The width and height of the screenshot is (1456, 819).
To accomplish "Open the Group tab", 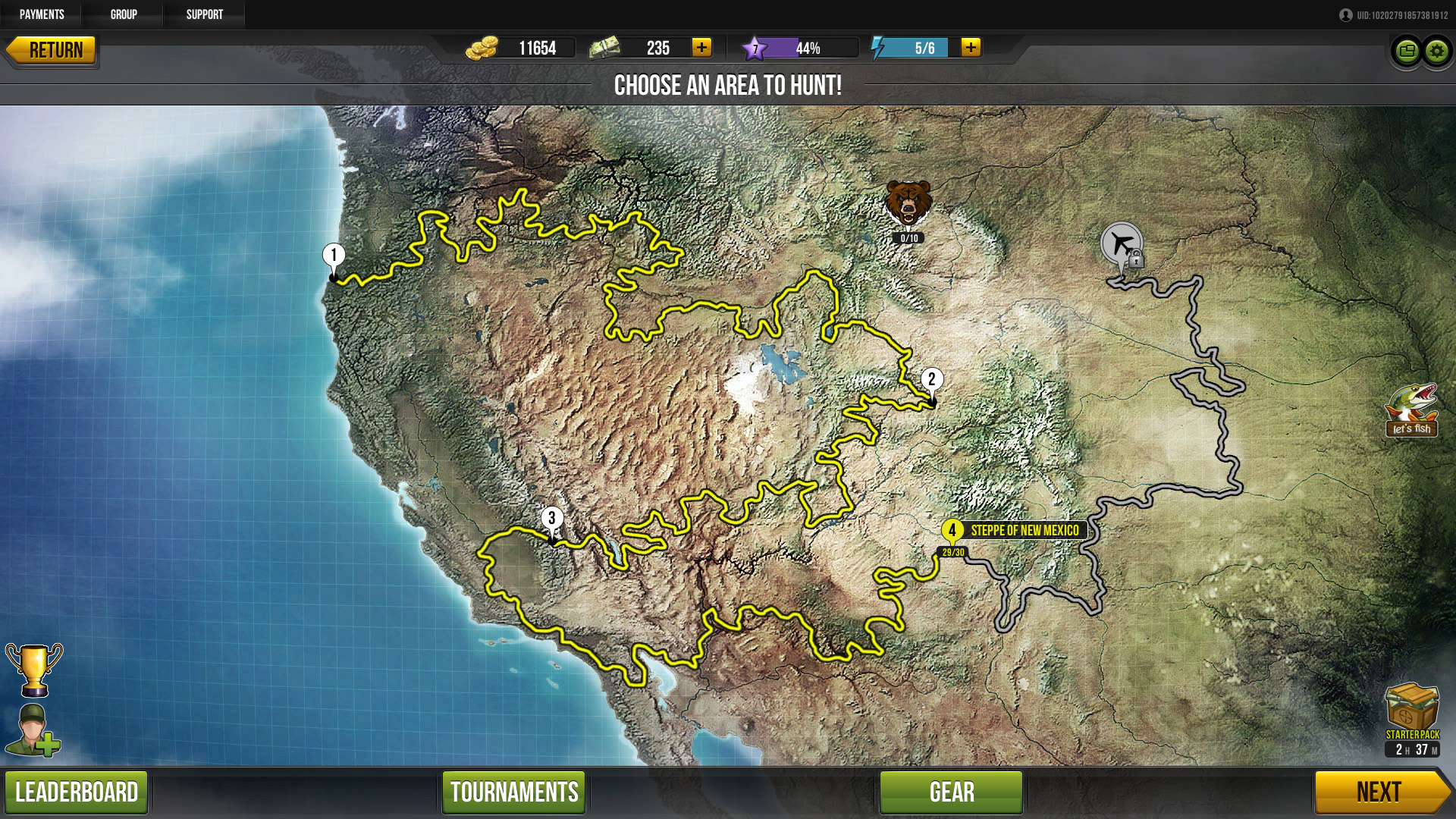I will 124,14.
